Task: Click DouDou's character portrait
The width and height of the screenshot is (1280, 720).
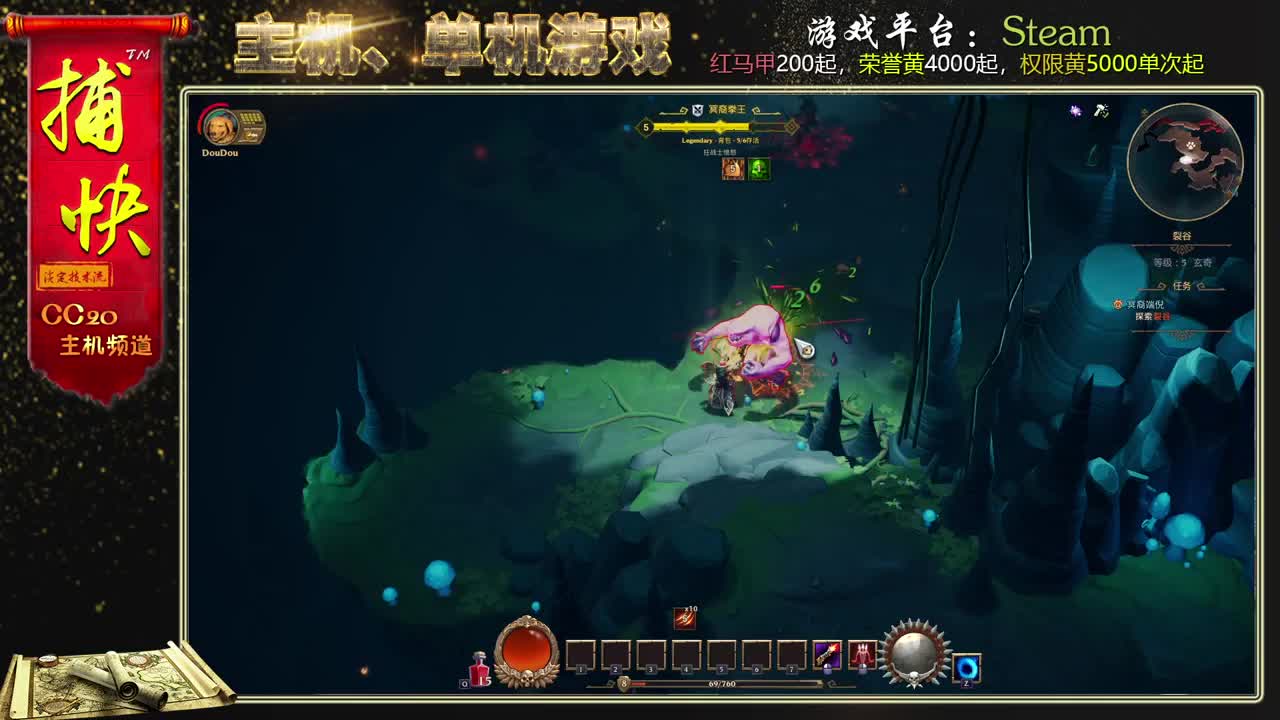Action: click(x=219, y=128)
